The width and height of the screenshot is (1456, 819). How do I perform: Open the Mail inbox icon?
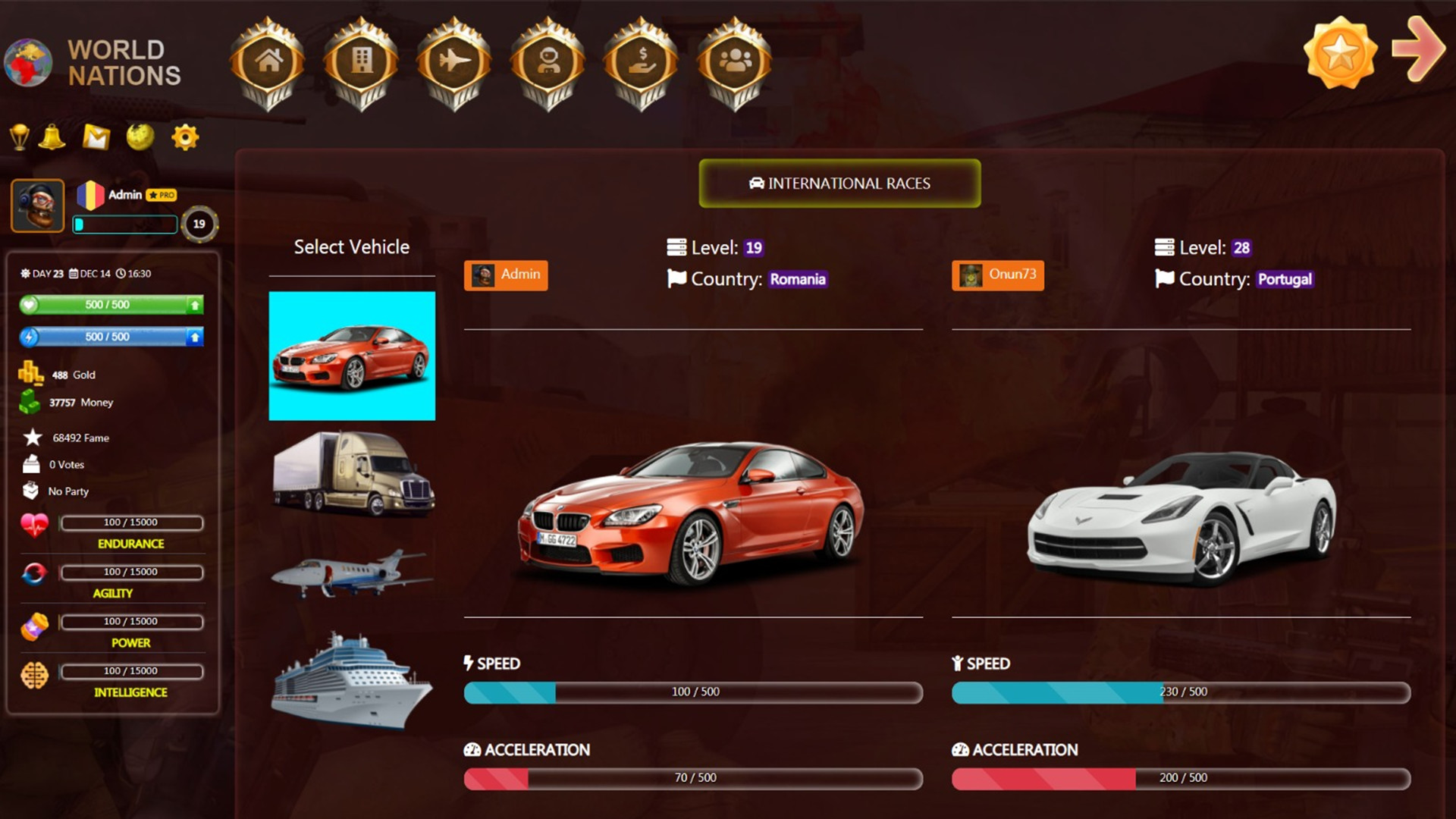97,136
